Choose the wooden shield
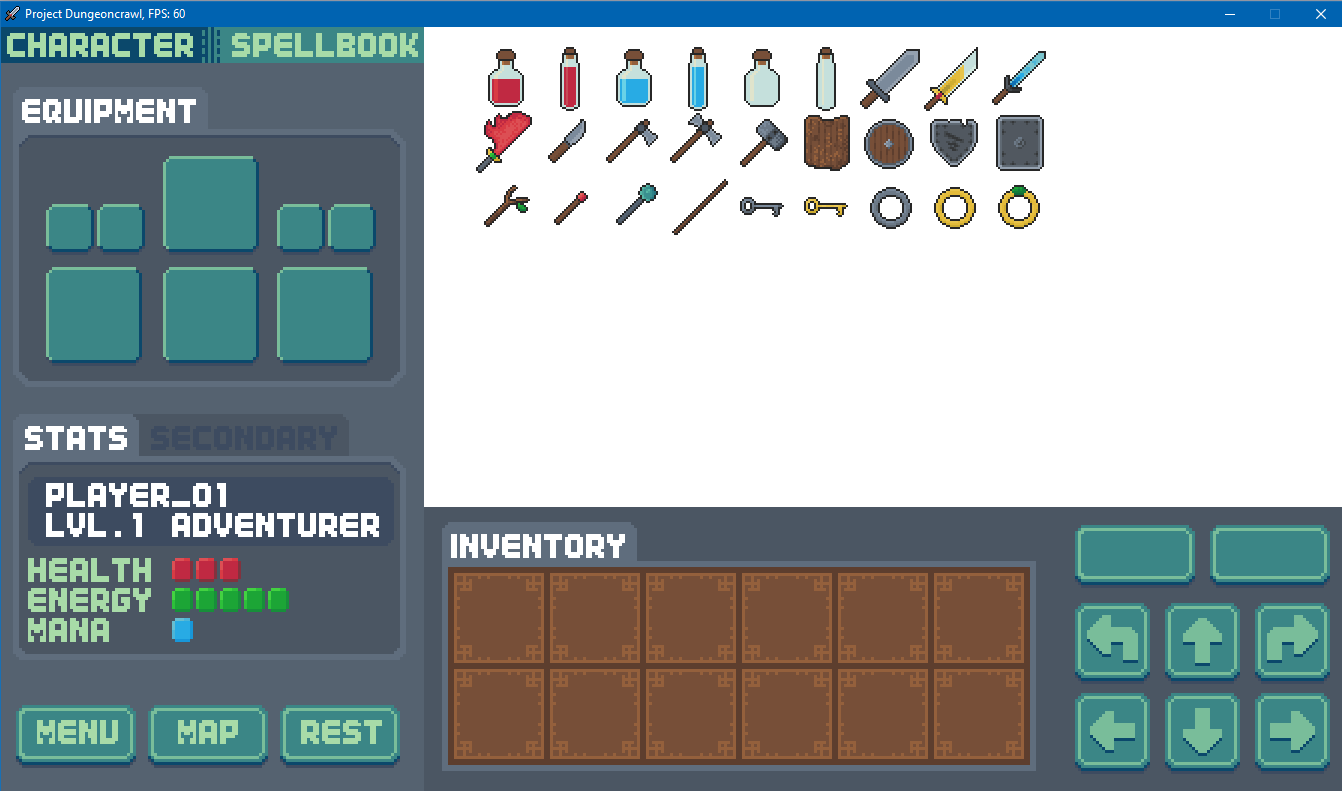 [x=825, y=143]
